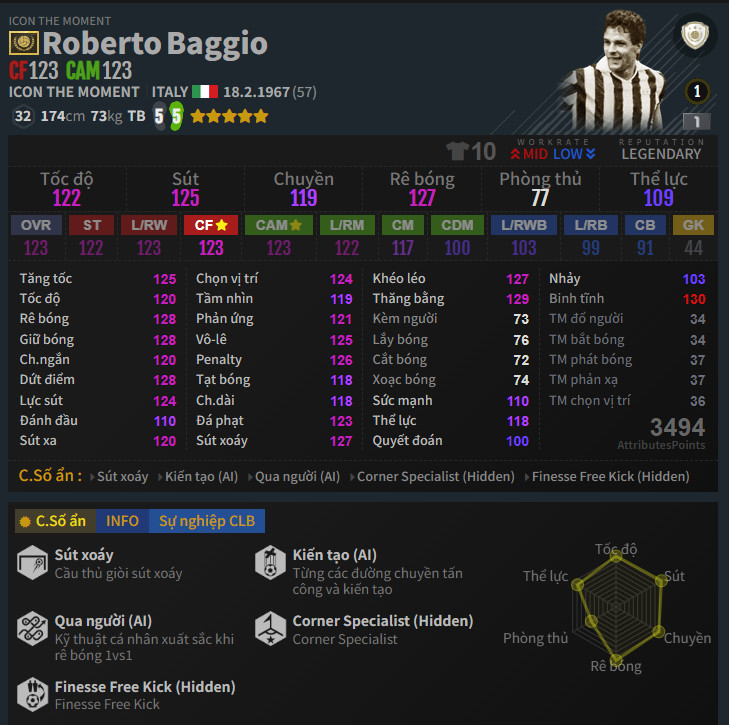The image size is (729, 725).
Task: Click the Sút xoáy trait icon
Action: point(32,563)
